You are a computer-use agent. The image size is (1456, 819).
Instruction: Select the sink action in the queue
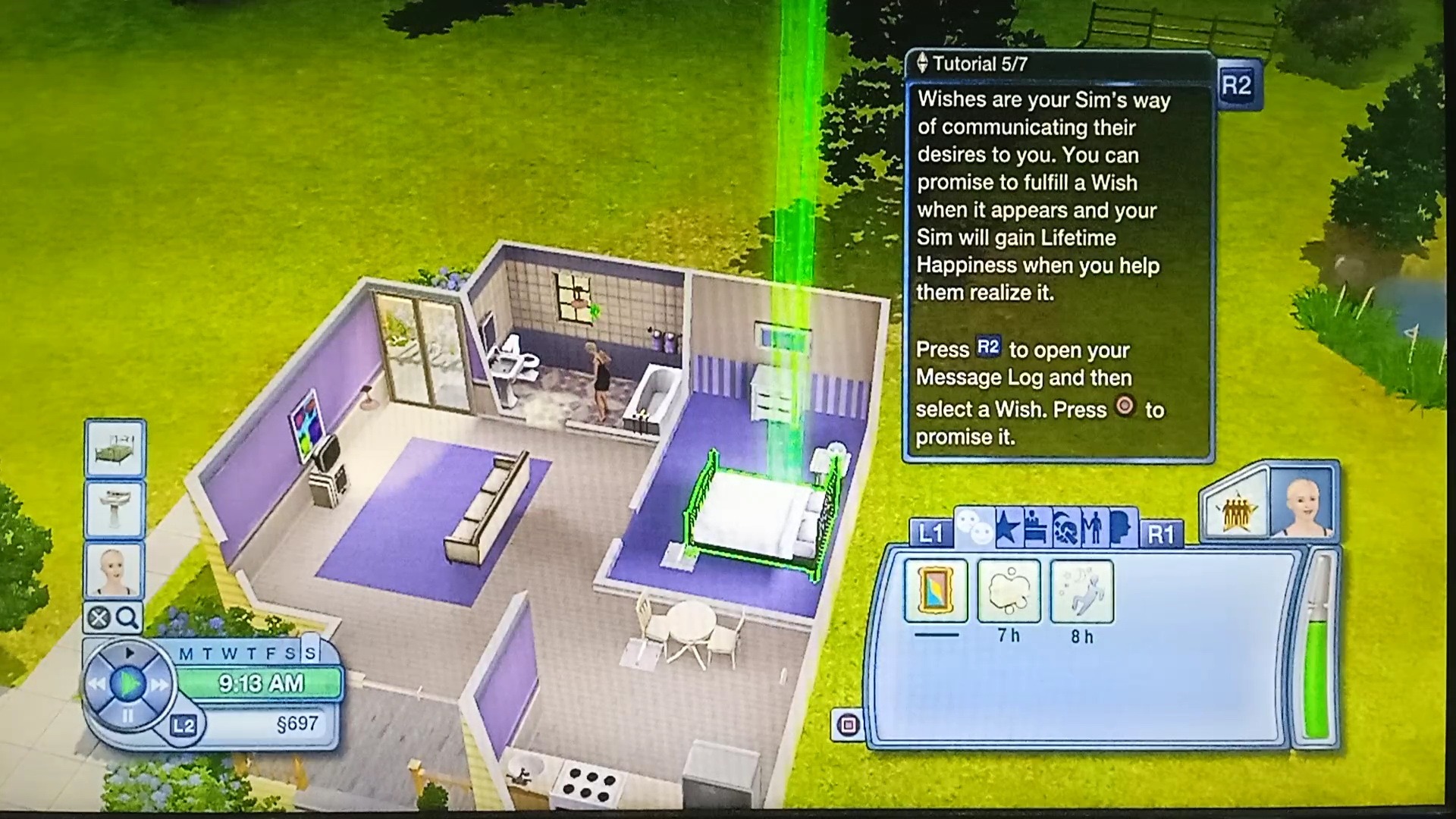[x=115, y=509]
